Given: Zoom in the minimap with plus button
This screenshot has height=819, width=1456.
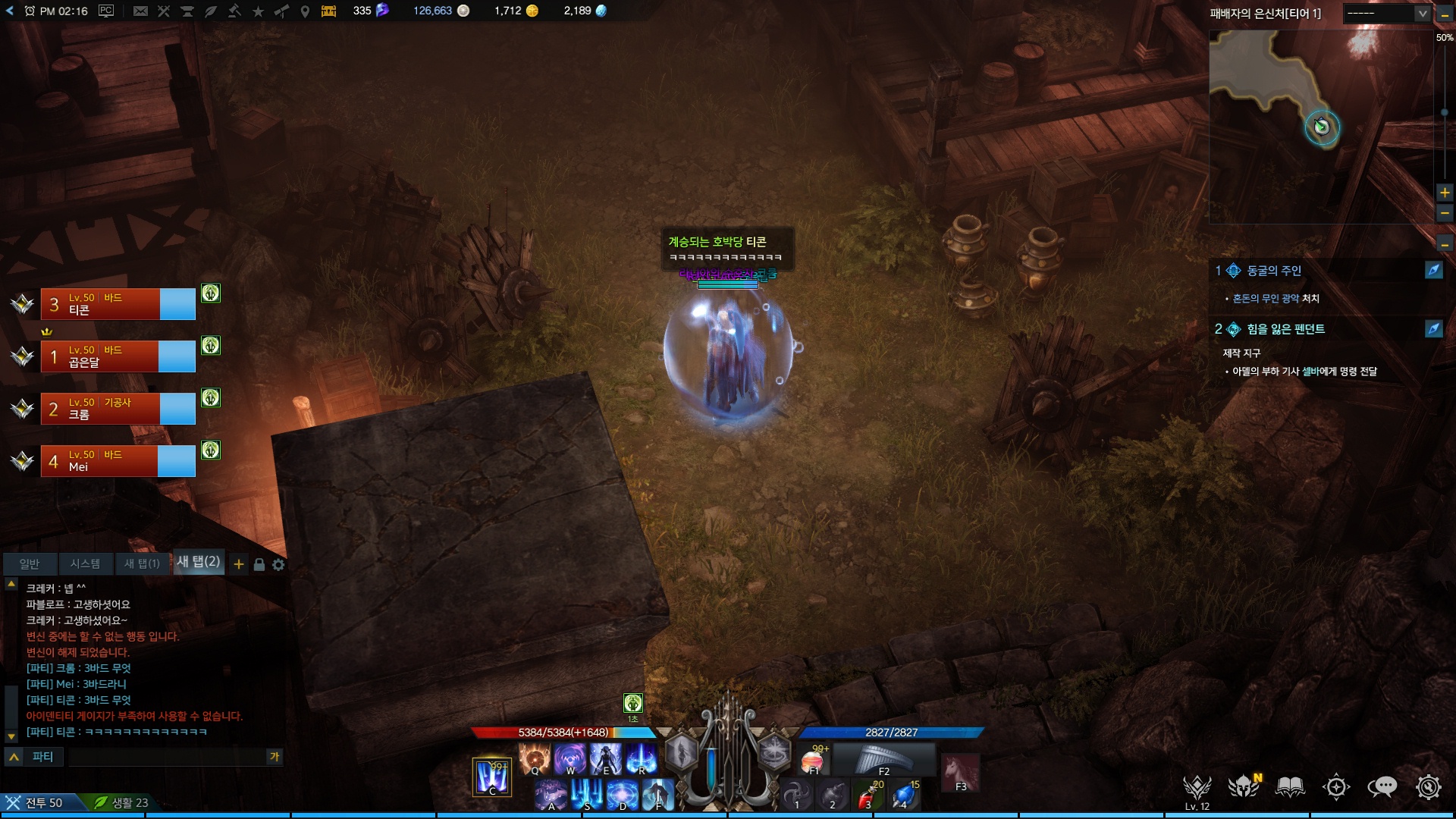Looking at the screenshot, I should coord(1445,193).
